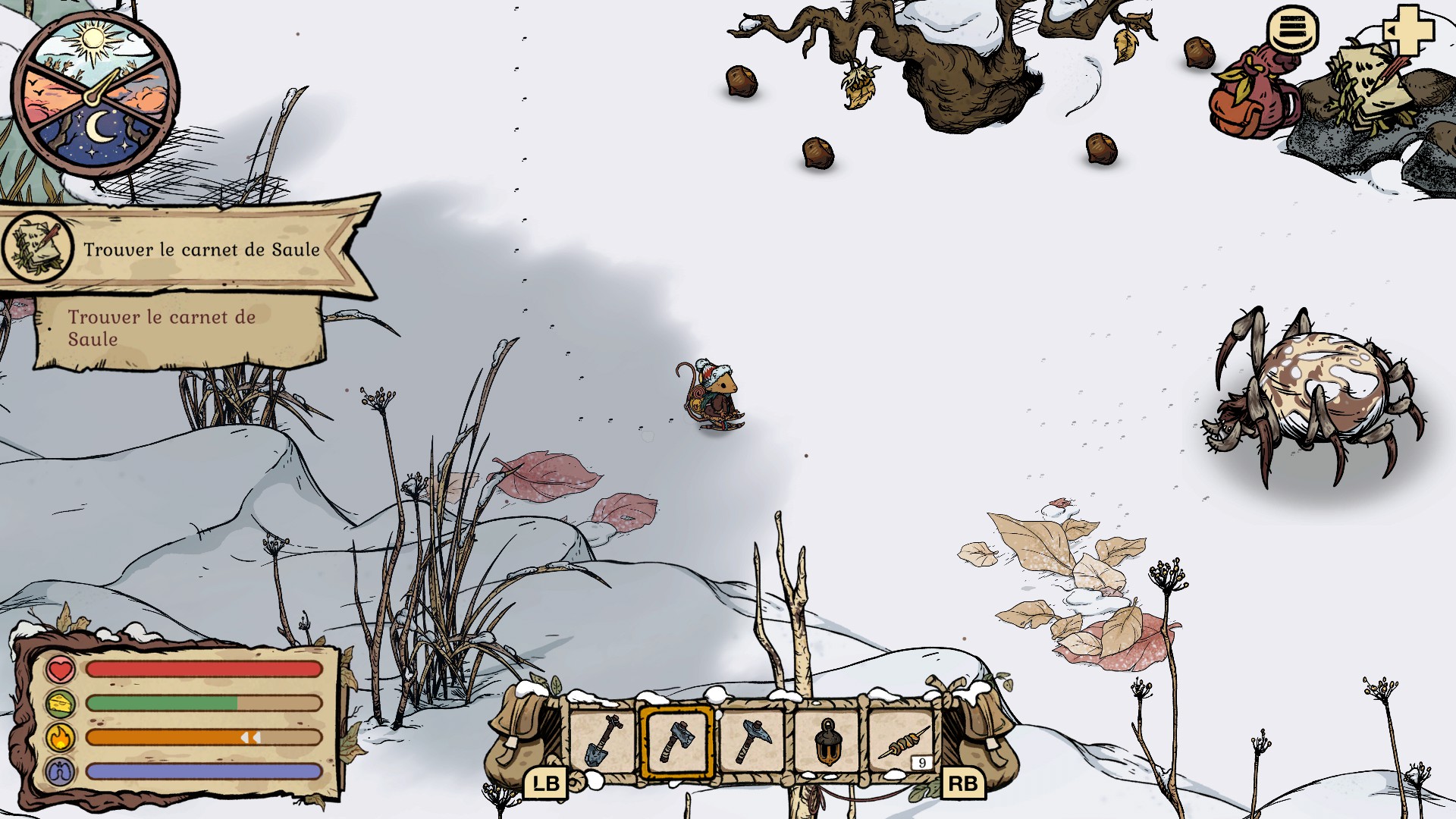Click the day-night cycle clock
1456x819 pixels.
coord(95,96)
